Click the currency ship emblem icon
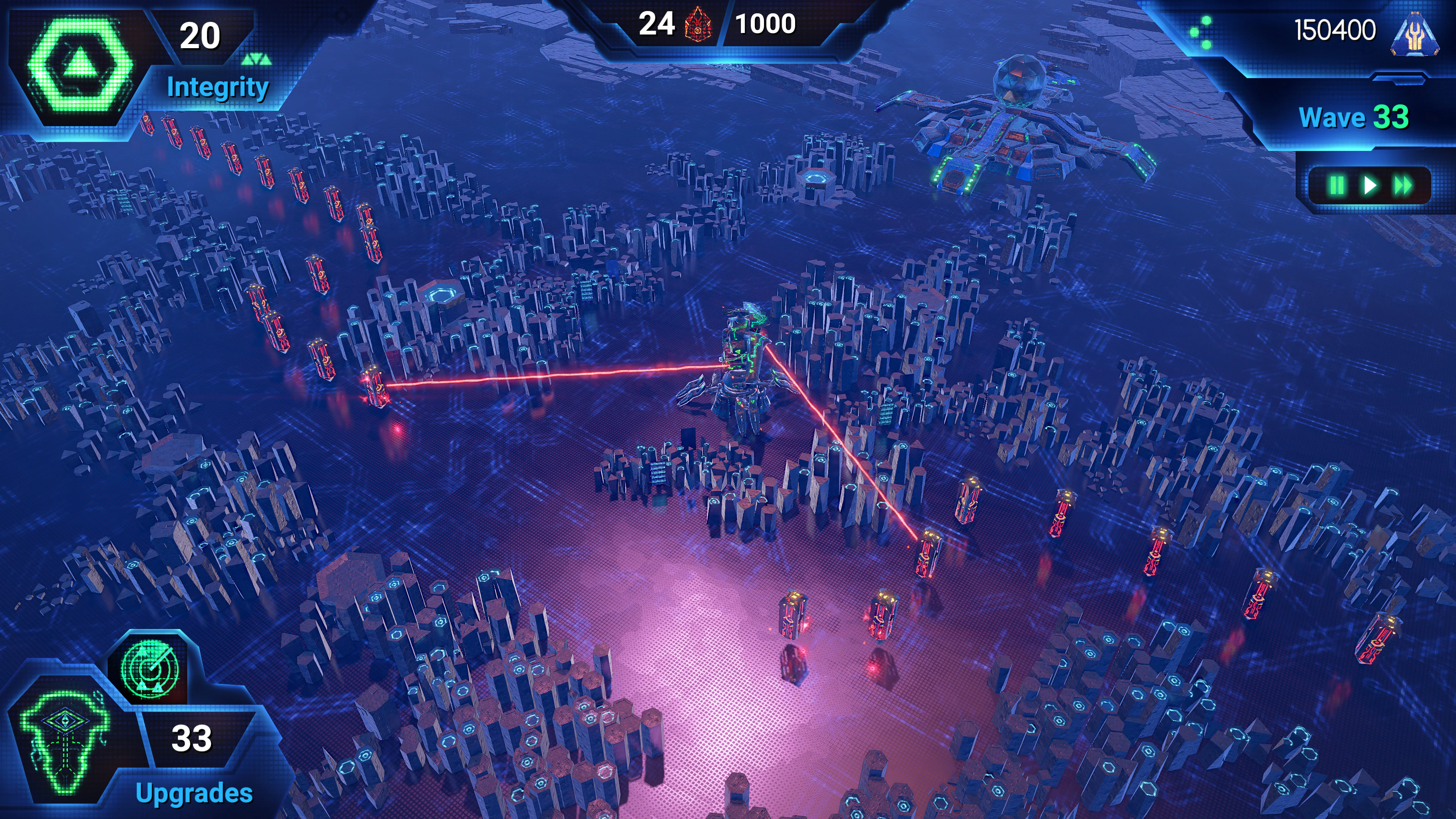The height and width of the screenshot is (819, 1456). coord(1414,34)
